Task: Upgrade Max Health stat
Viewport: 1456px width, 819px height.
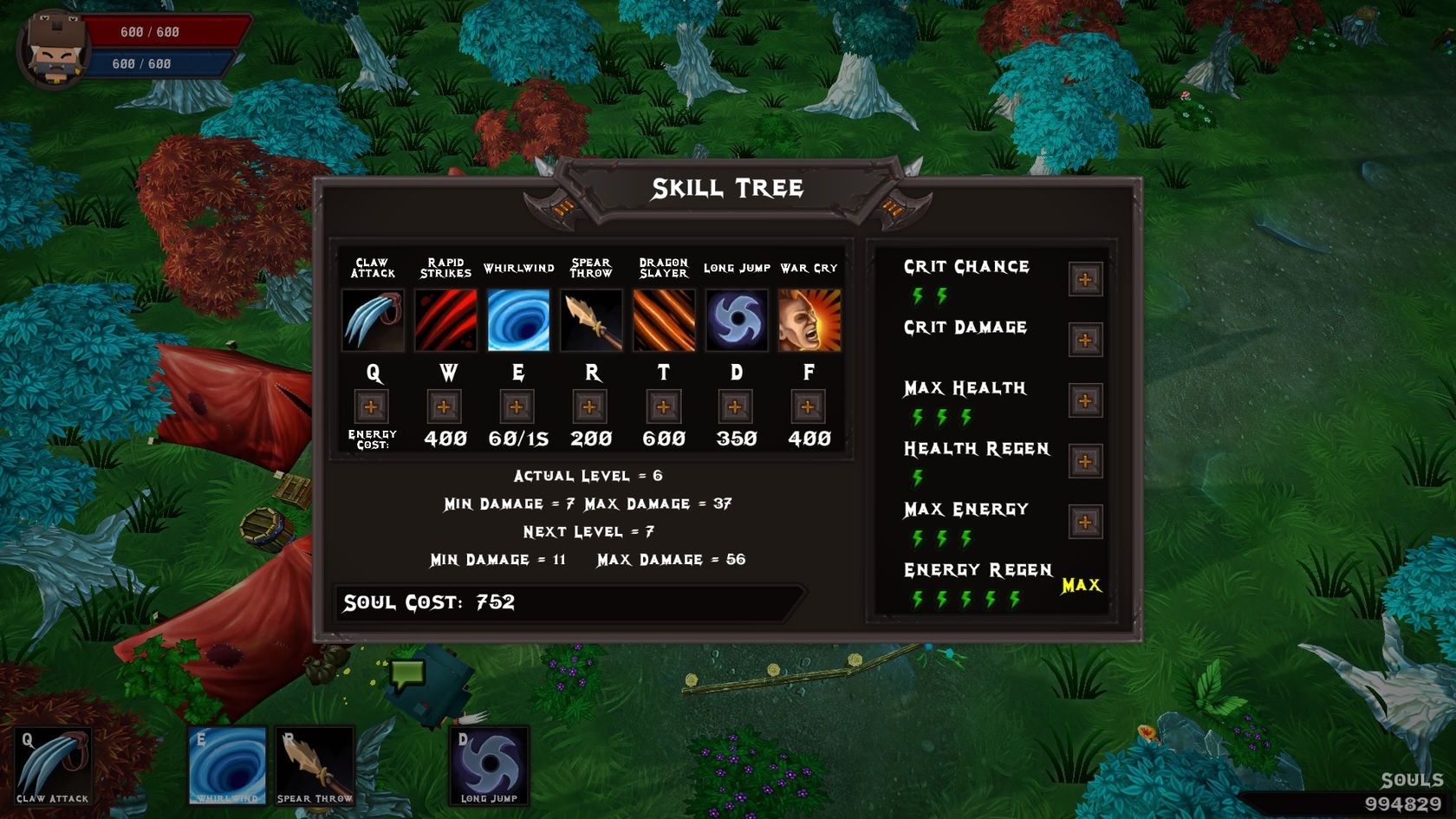Action: pos(1085,400)
